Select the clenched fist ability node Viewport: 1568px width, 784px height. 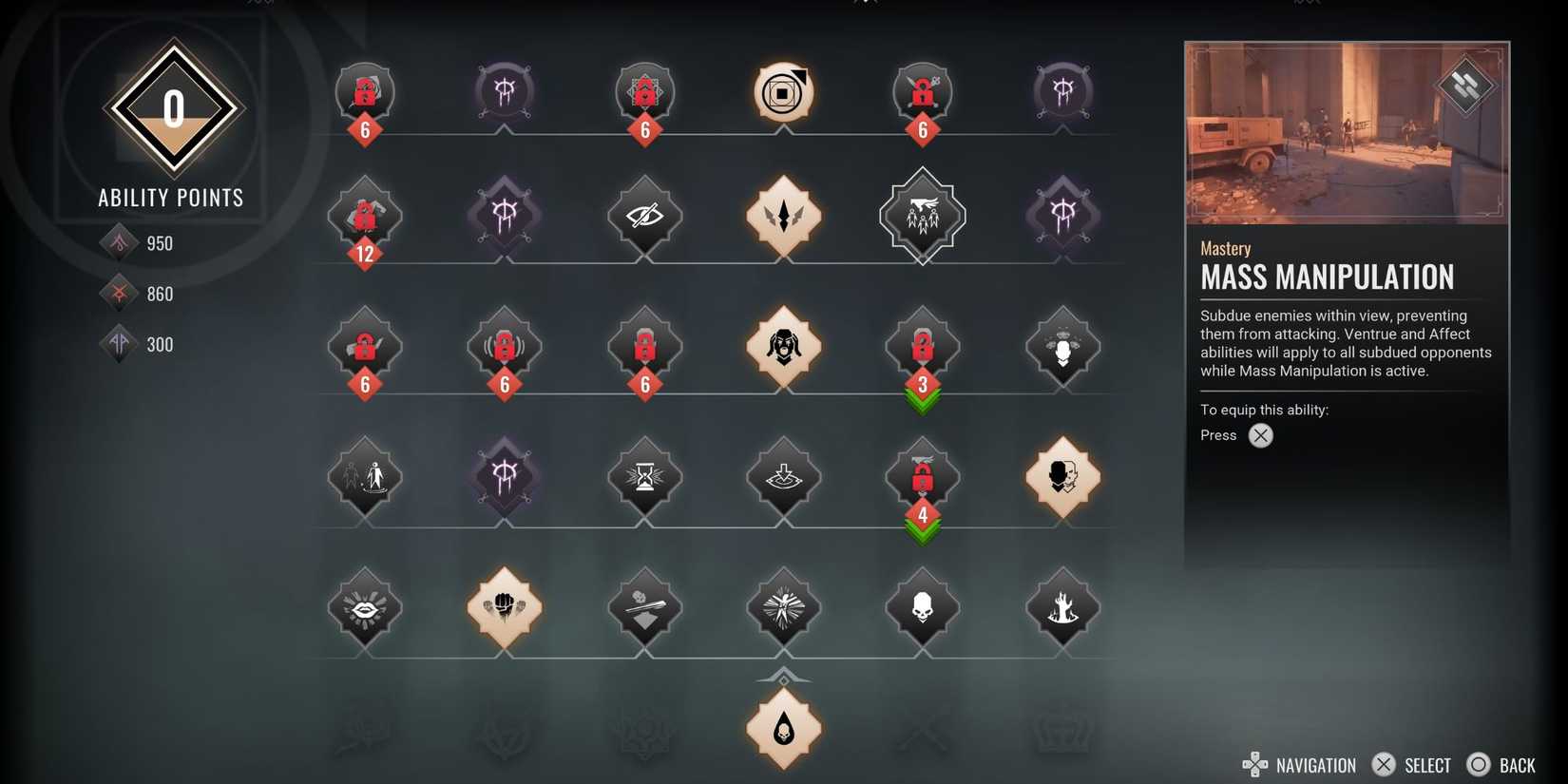pos(504,609)
